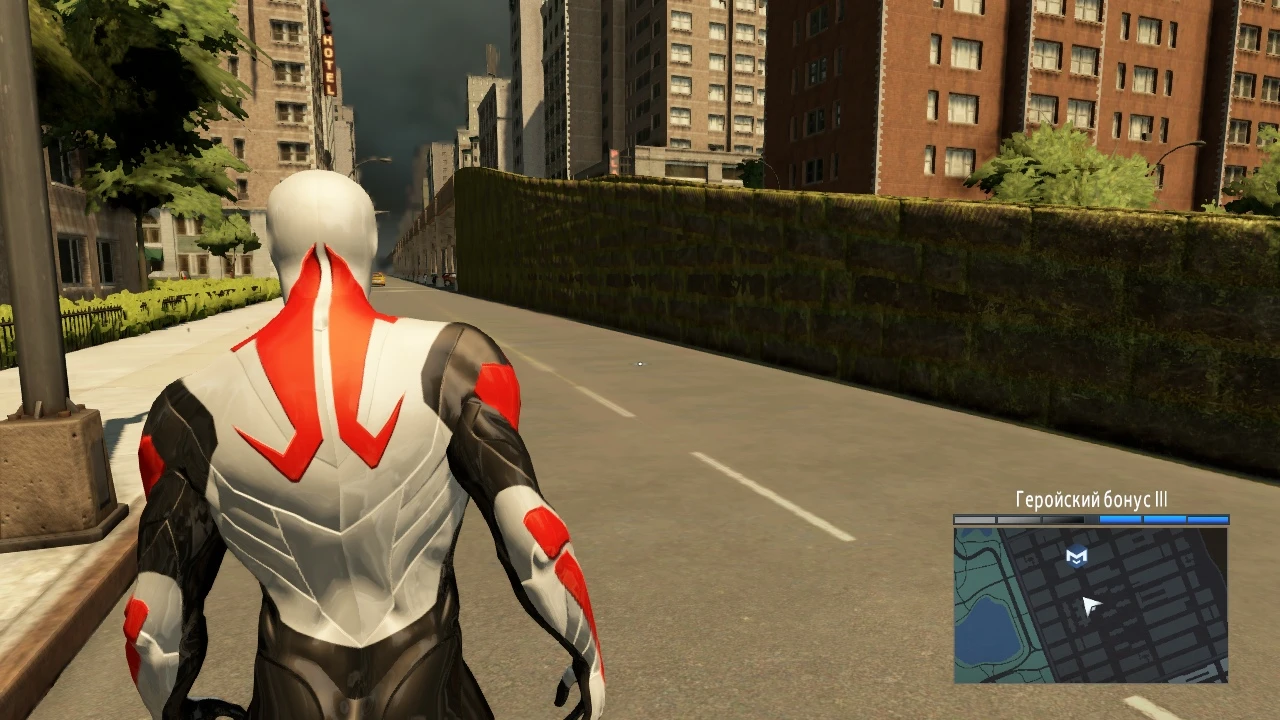Viewport: 1280px width, 720px height.
Task: Expand the hero bonus progress tracker
Action: click(x=1090, y=518)
